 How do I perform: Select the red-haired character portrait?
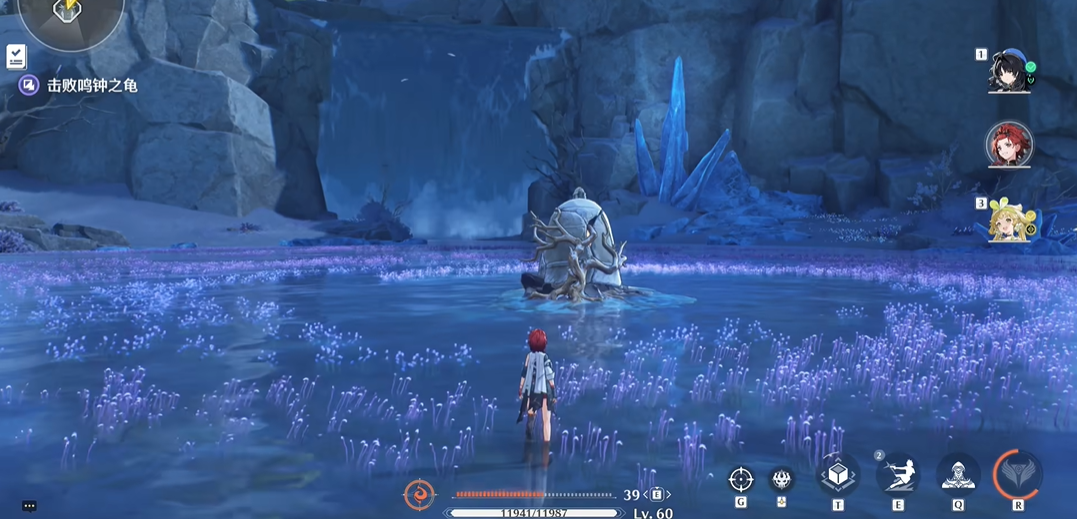point(1008,145)
